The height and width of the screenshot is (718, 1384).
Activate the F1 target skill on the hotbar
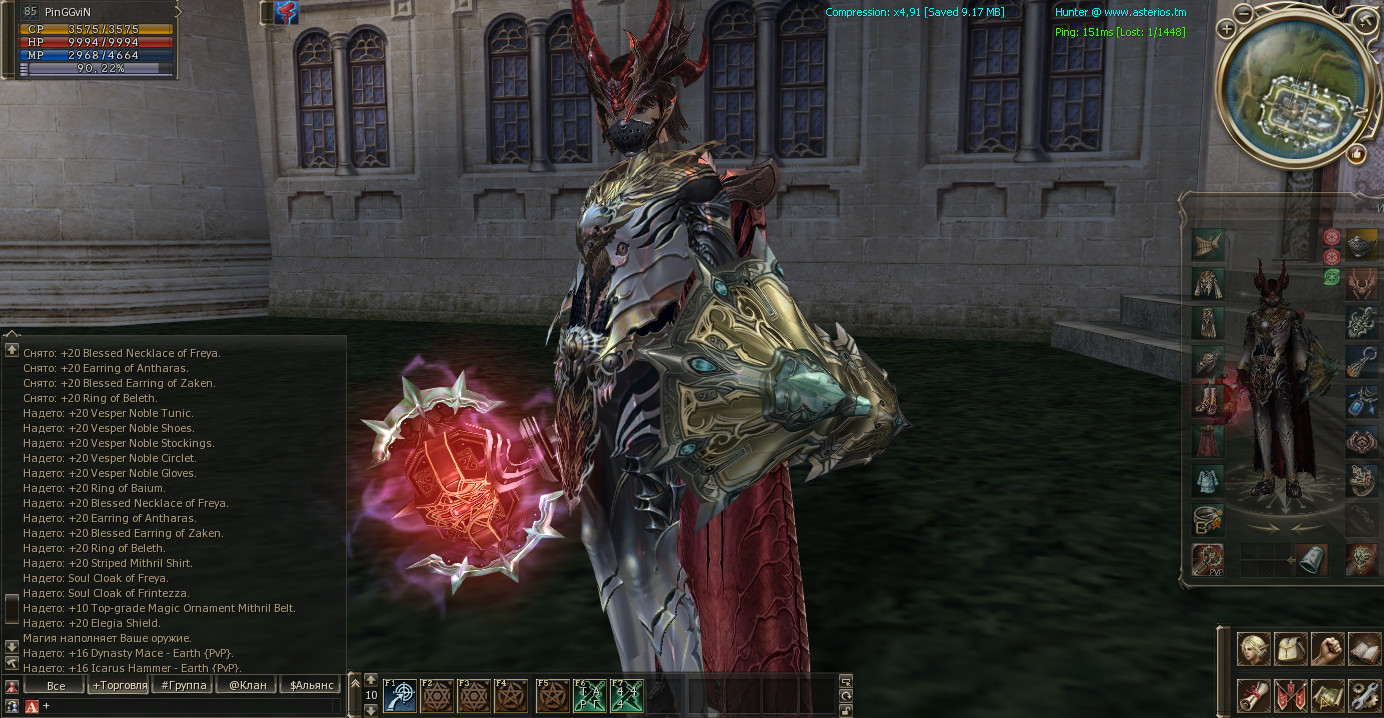coord(400,695)
